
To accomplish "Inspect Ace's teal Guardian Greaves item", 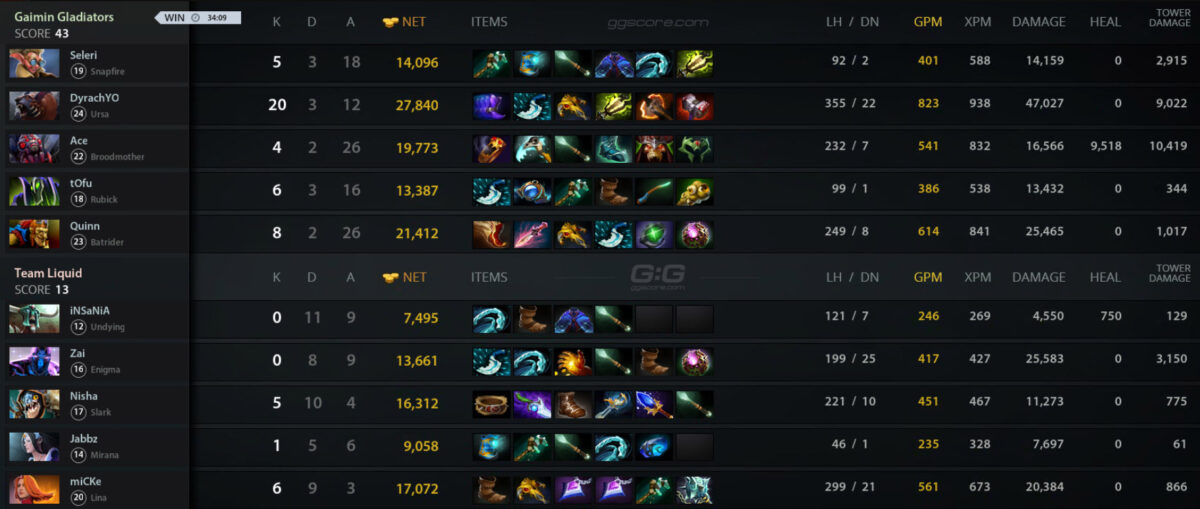I will [613, 149].
